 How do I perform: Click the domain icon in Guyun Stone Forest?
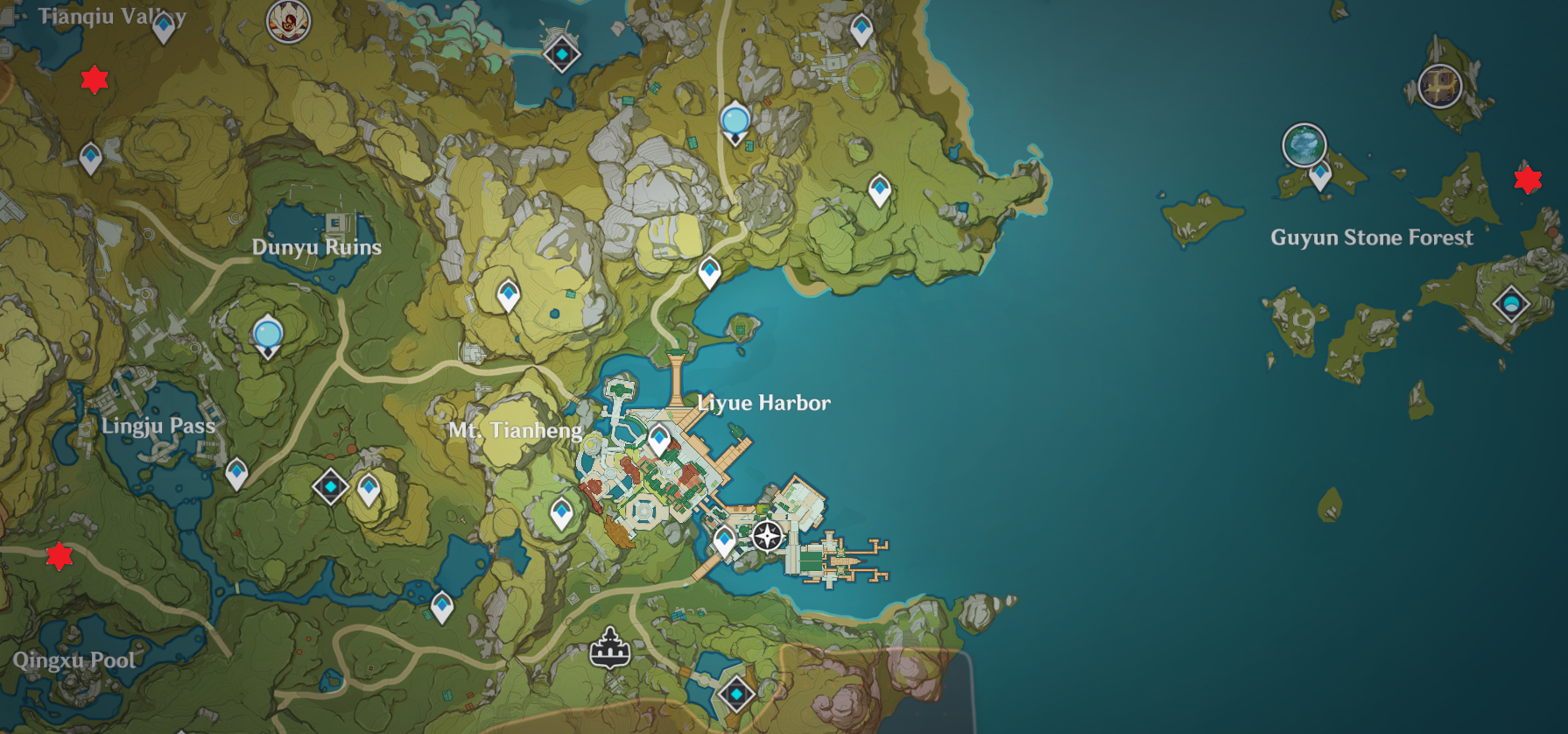click(x=1511, y=301)
